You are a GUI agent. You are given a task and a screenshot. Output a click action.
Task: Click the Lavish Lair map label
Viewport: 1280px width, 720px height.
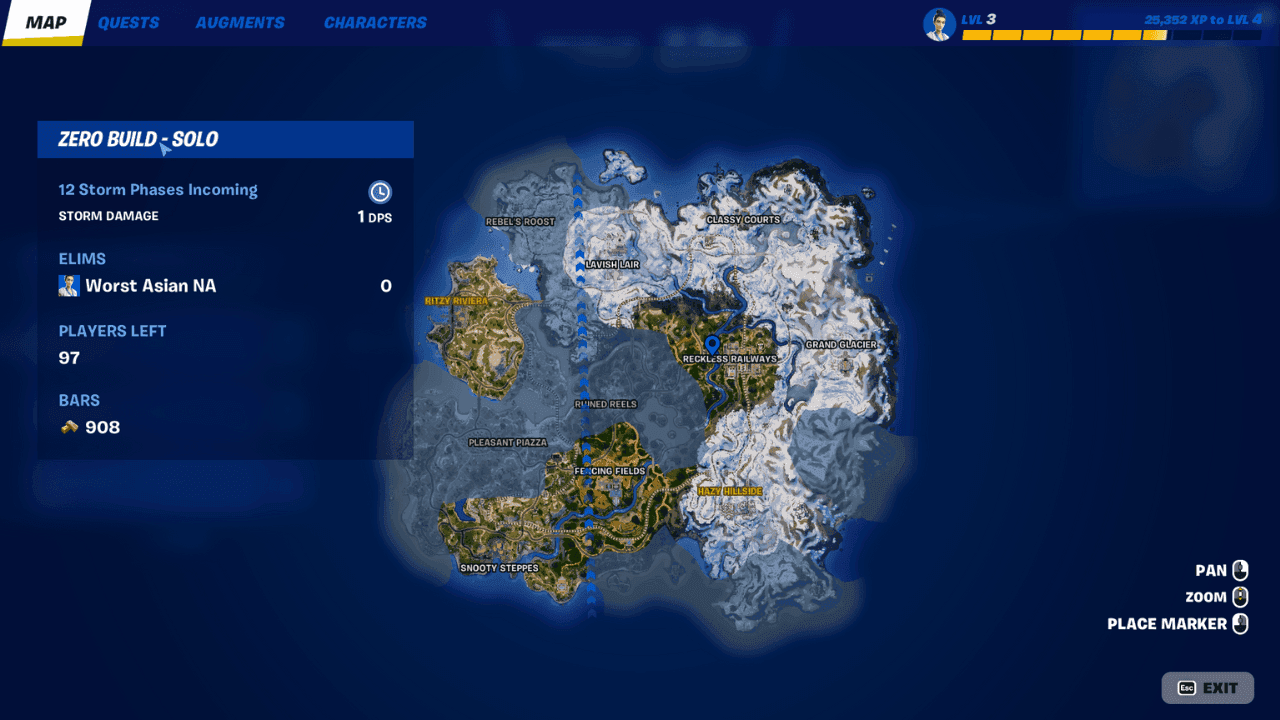[611, 264]
